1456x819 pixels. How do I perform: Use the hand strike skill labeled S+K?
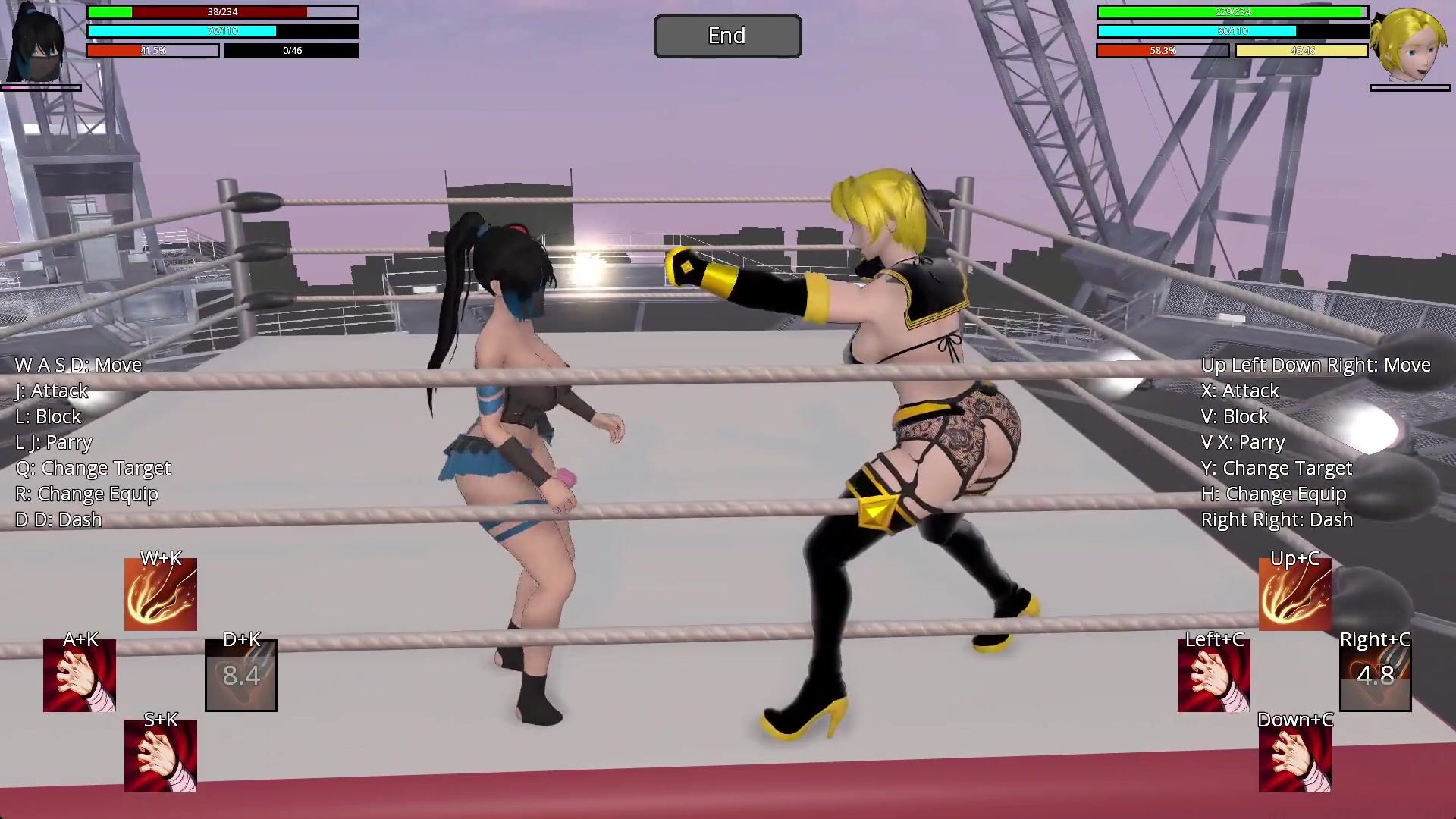tap(161, 756)
